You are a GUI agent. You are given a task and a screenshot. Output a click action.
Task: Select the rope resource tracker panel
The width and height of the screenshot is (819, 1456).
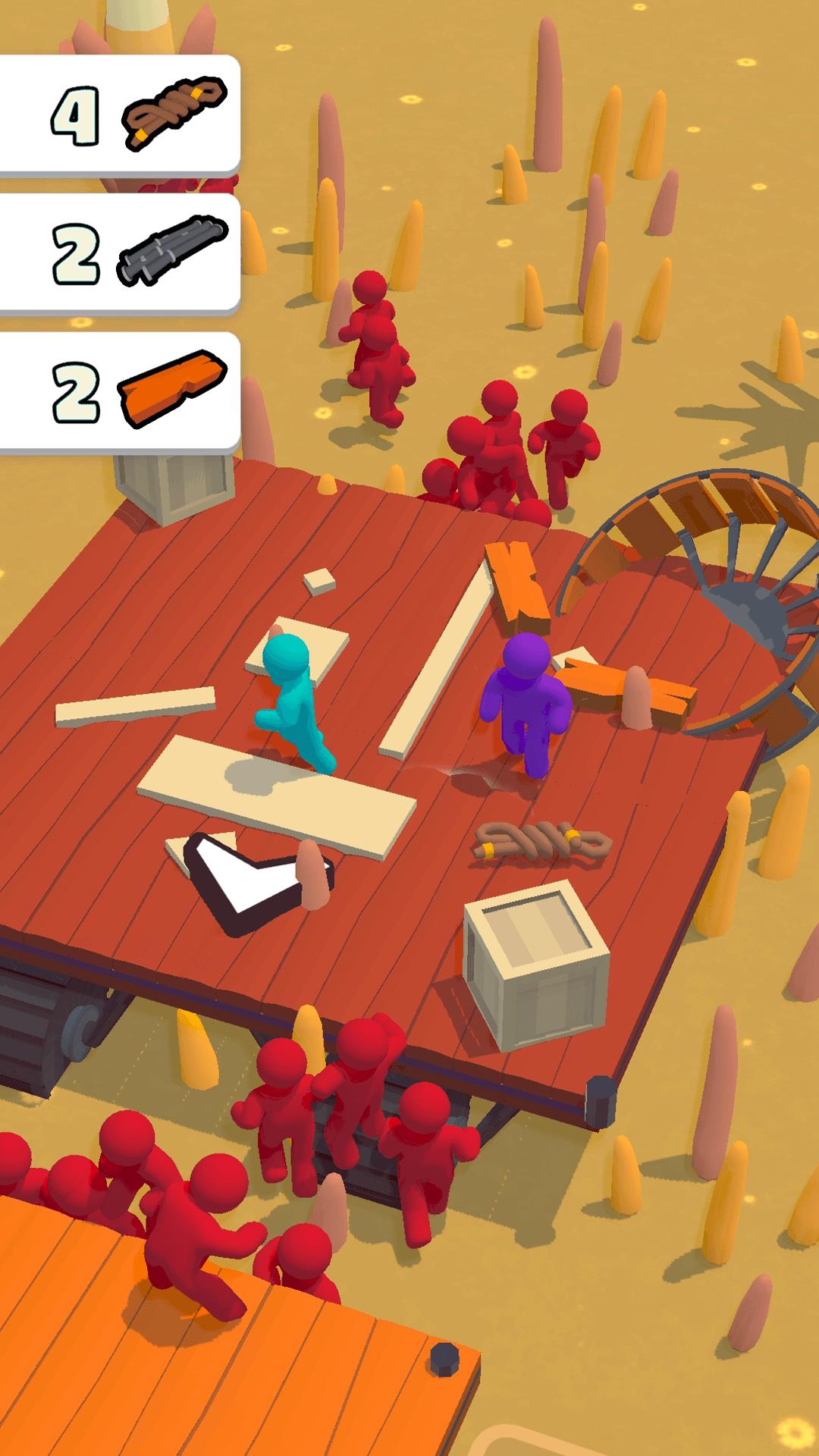coord(120,115)
